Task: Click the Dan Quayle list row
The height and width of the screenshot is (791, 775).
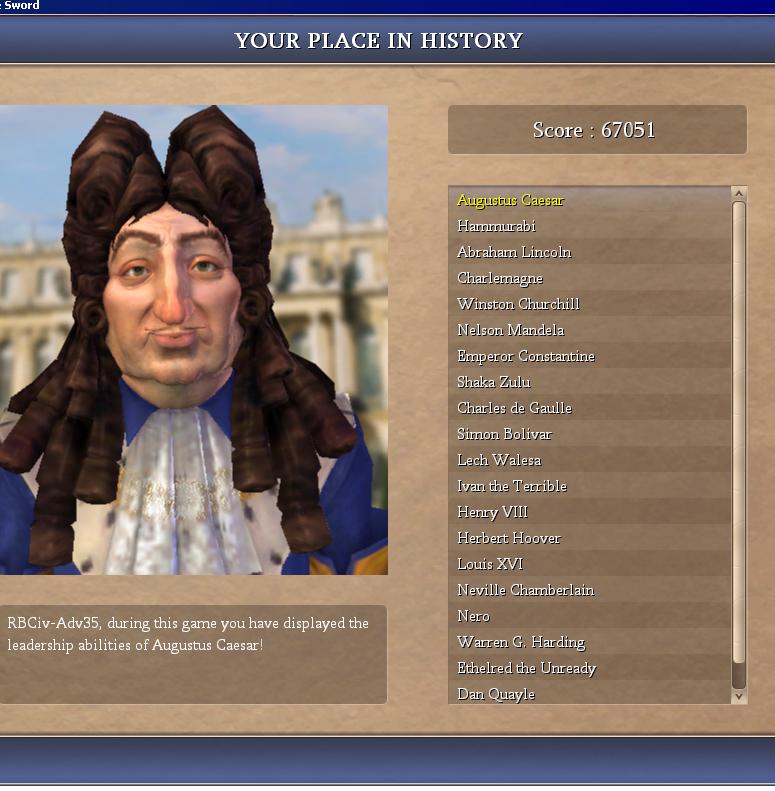Action: (495, 694)
